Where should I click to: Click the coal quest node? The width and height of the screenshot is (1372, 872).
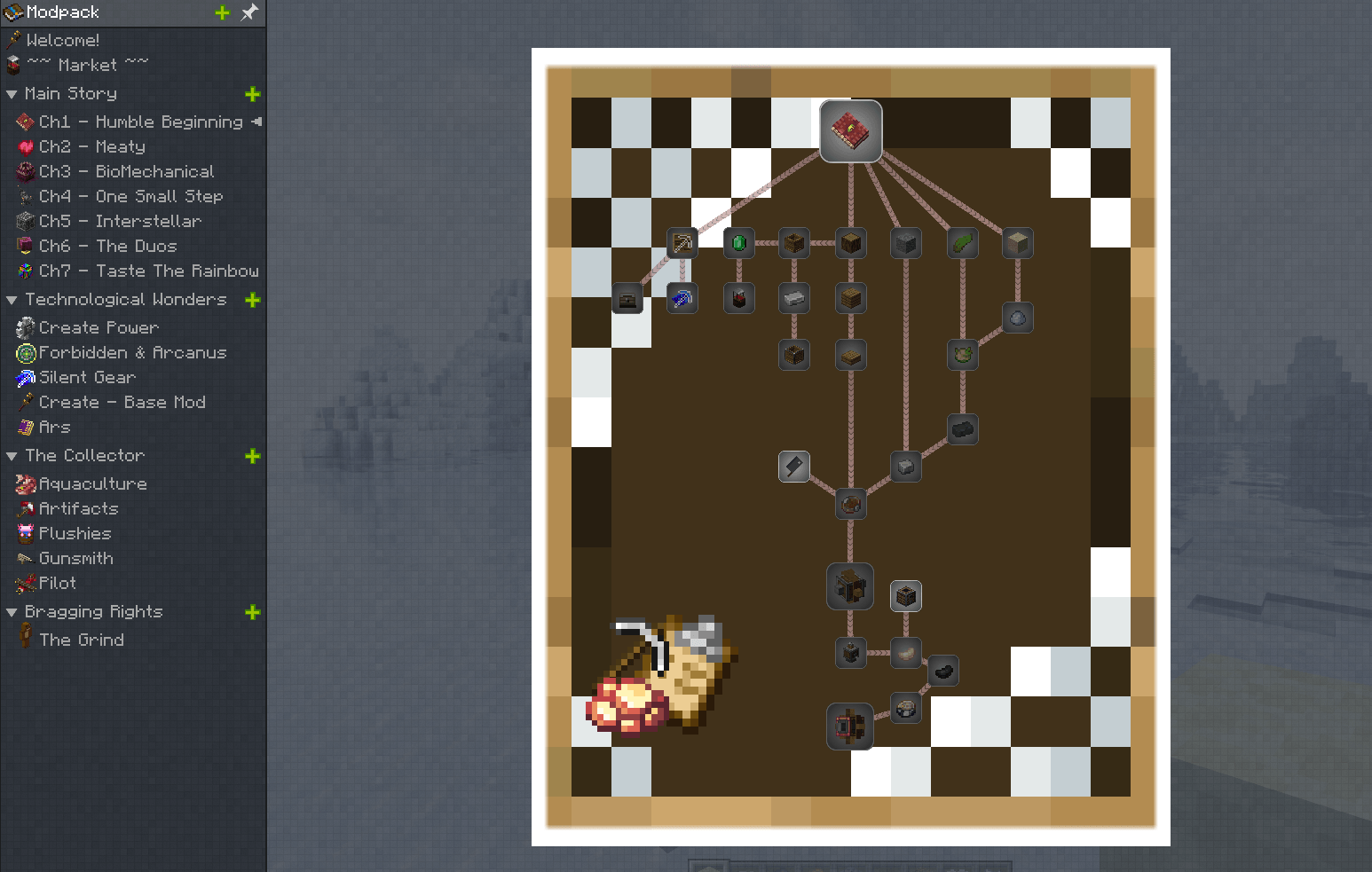(963, 429)
